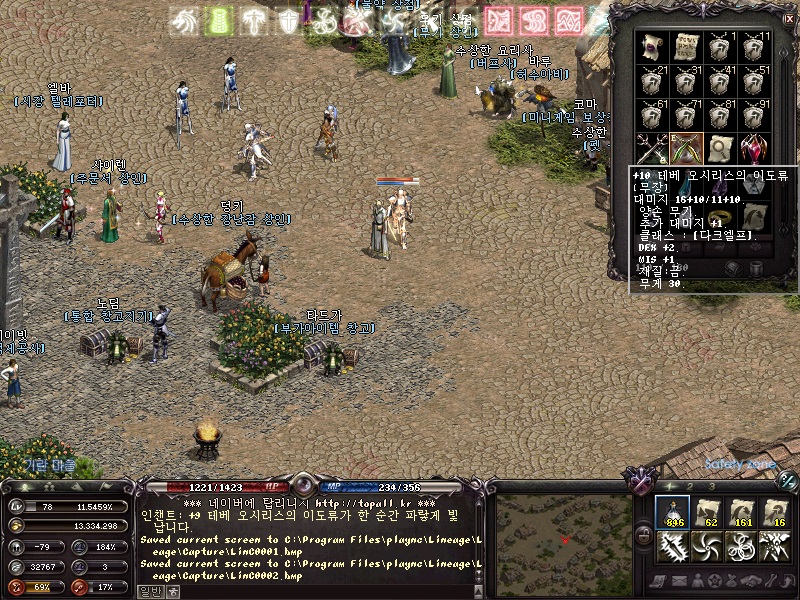Close the inventory window
This screenshot has width=800, height=600.
(788, 17)
